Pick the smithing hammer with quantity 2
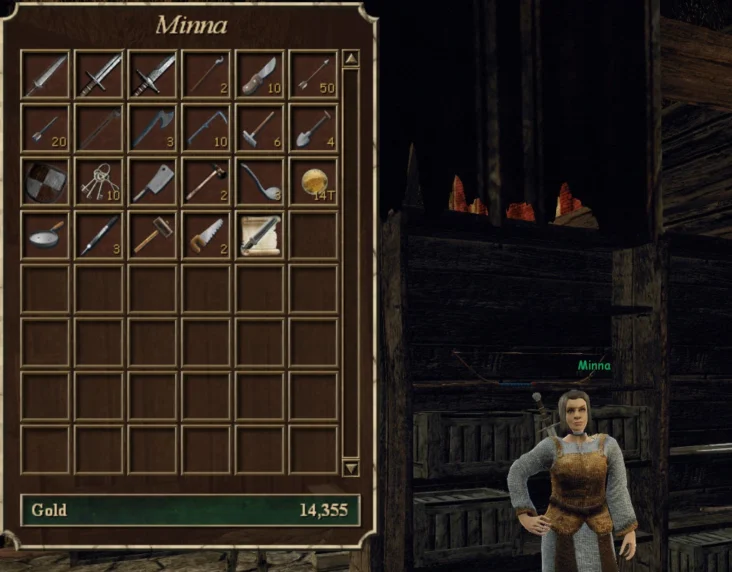 click(x=206, y=181)
